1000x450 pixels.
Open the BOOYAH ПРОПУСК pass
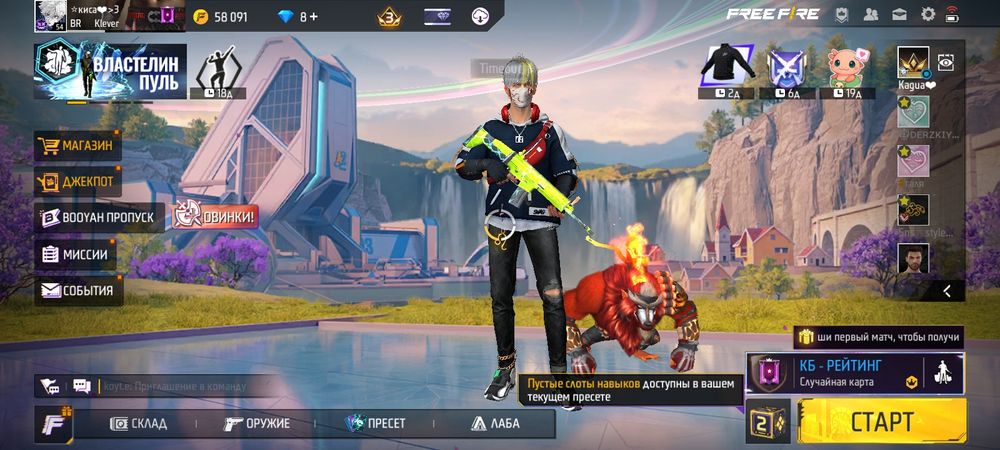click(x=98, y=217)
